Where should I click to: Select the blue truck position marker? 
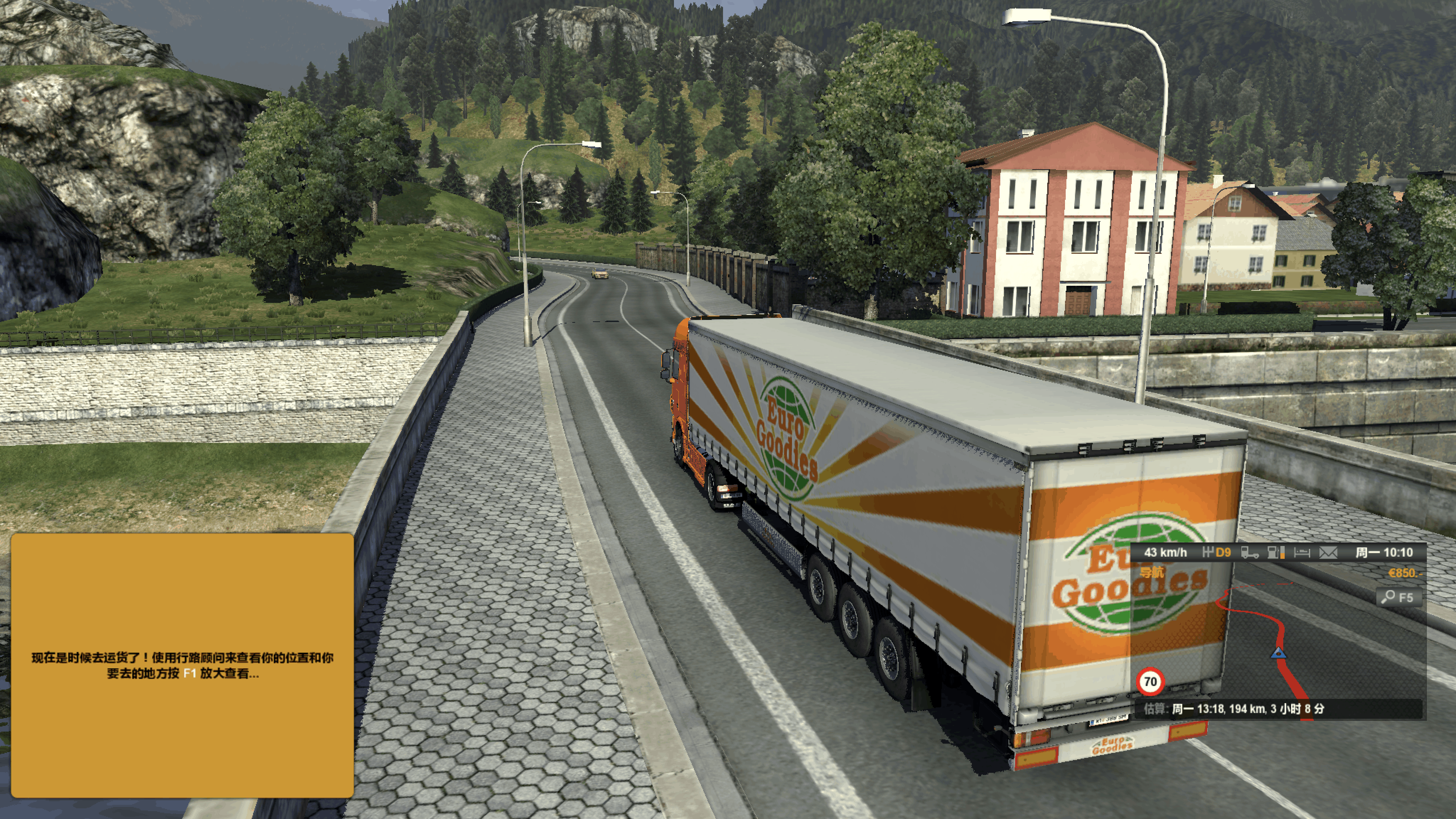[1278, 653]
